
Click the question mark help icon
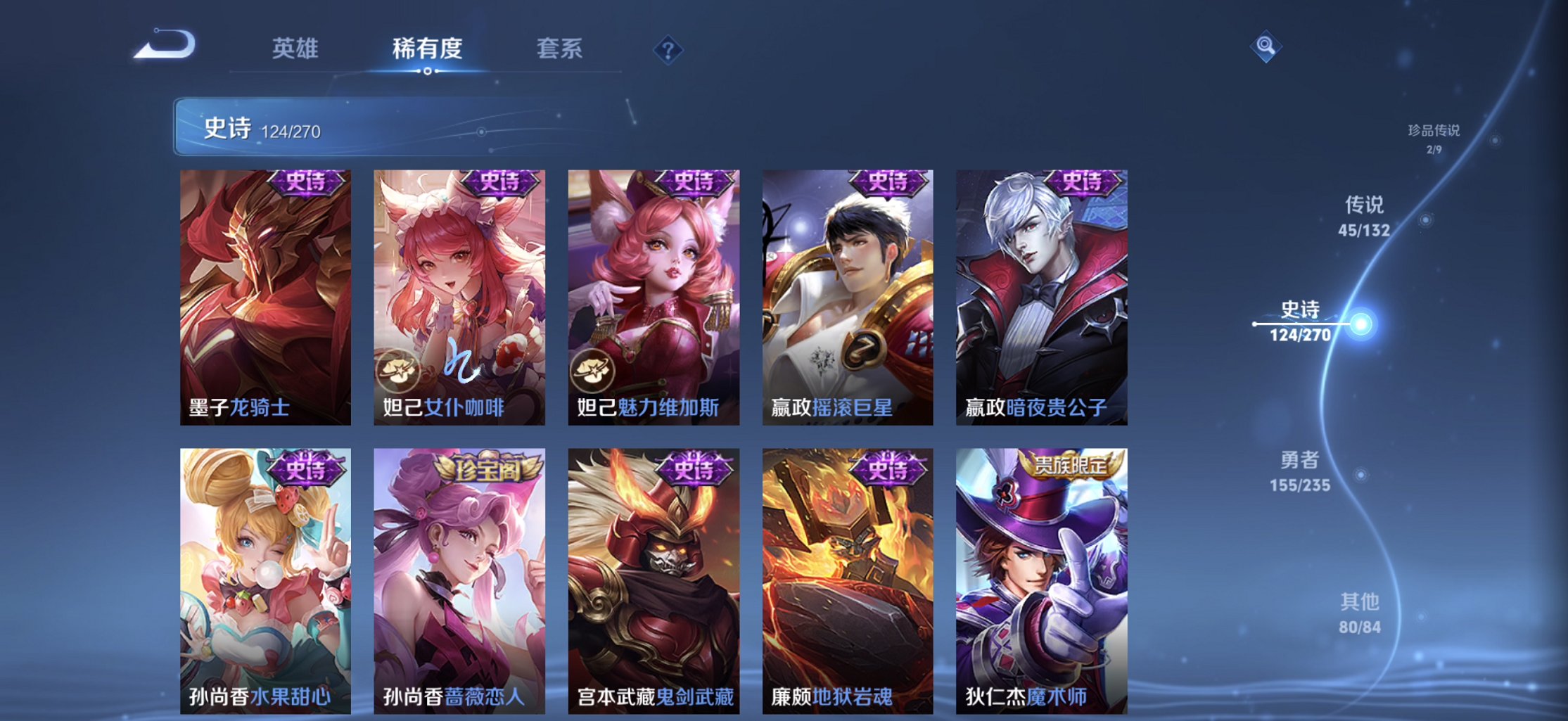(669, 49)
